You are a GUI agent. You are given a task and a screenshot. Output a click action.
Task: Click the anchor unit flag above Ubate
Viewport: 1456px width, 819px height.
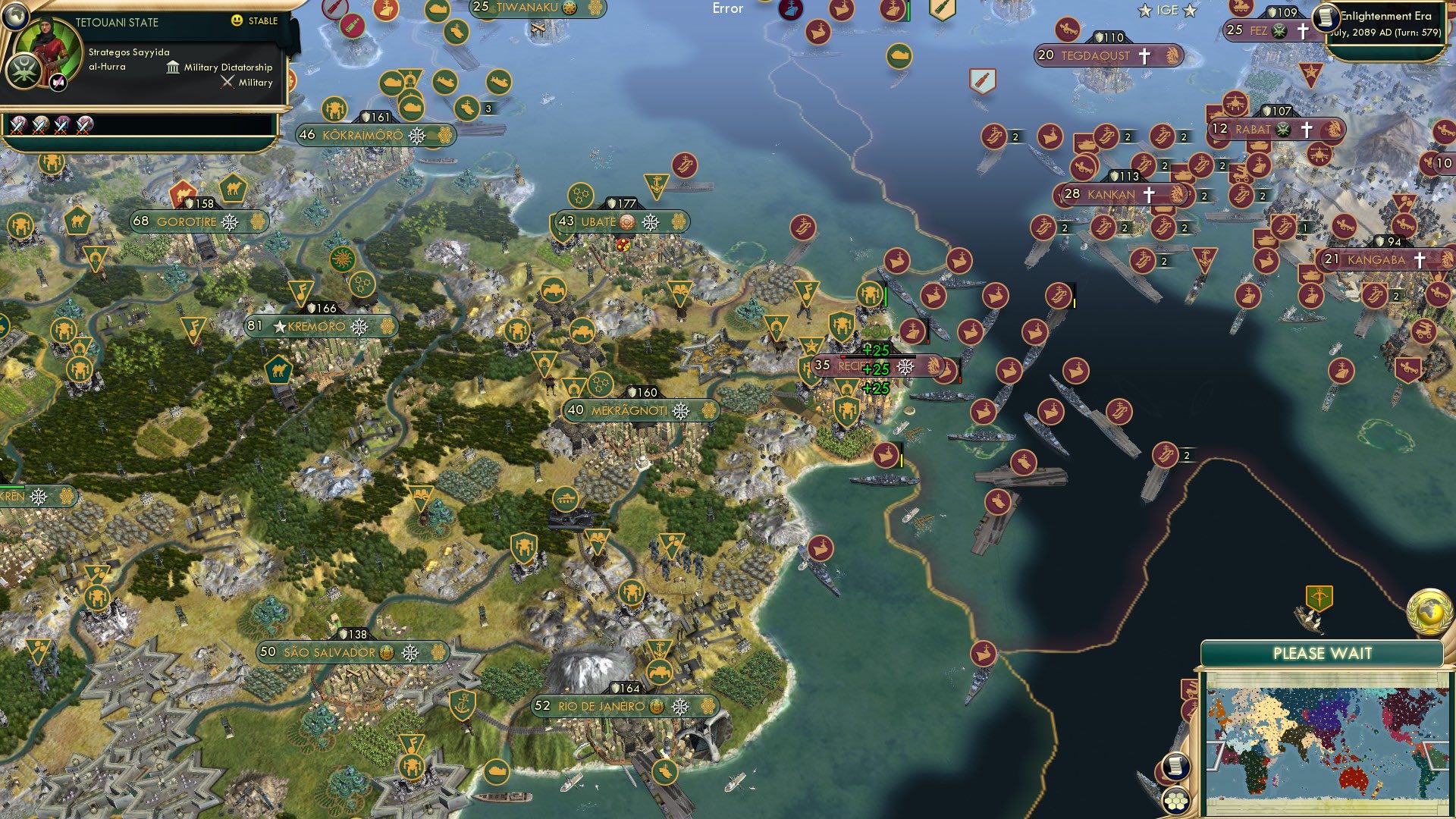pyautogui.click(x=657, y=182)
